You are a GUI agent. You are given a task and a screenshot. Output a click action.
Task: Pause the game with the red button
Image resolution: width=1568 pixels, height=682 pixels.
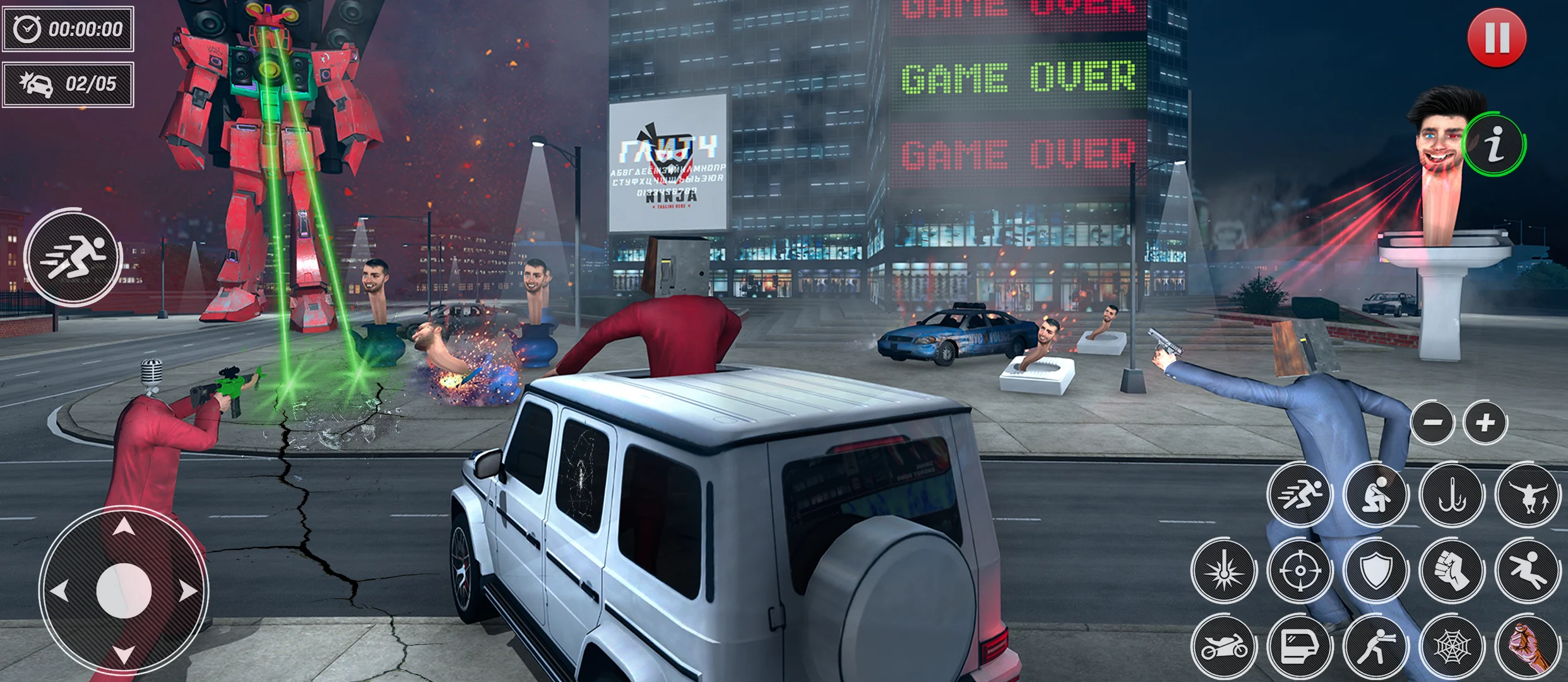pos(1497,38)
